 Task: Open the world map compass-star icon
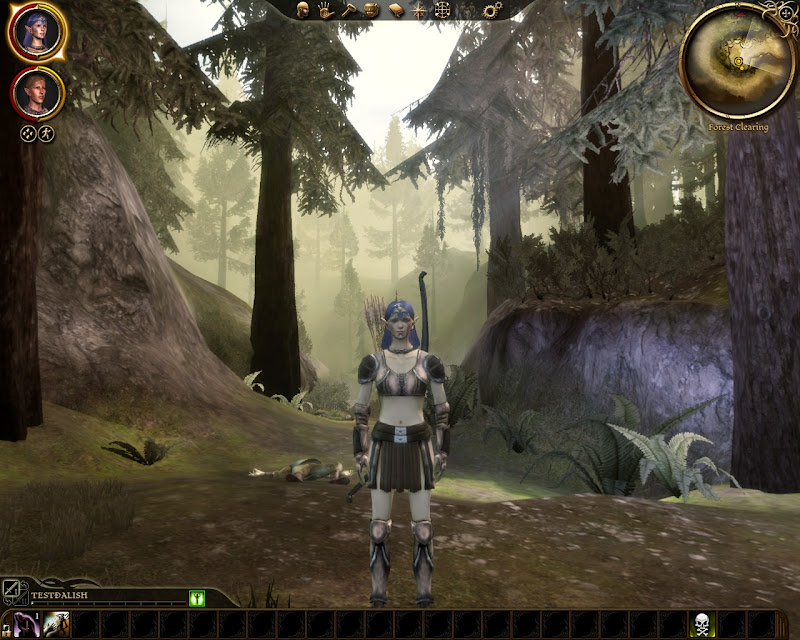419,10
